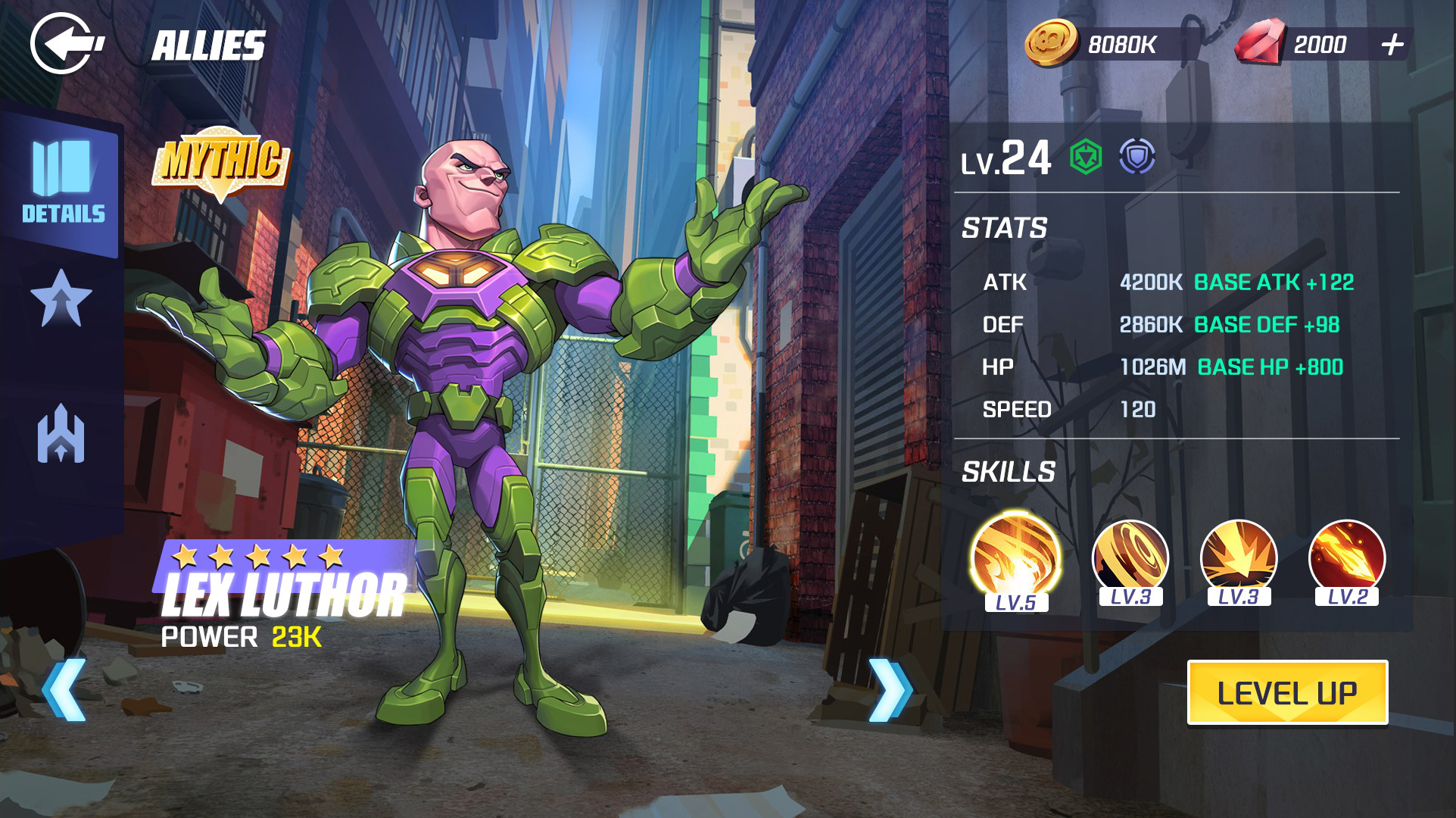Open the Details tab

click(x=63, y=183)
